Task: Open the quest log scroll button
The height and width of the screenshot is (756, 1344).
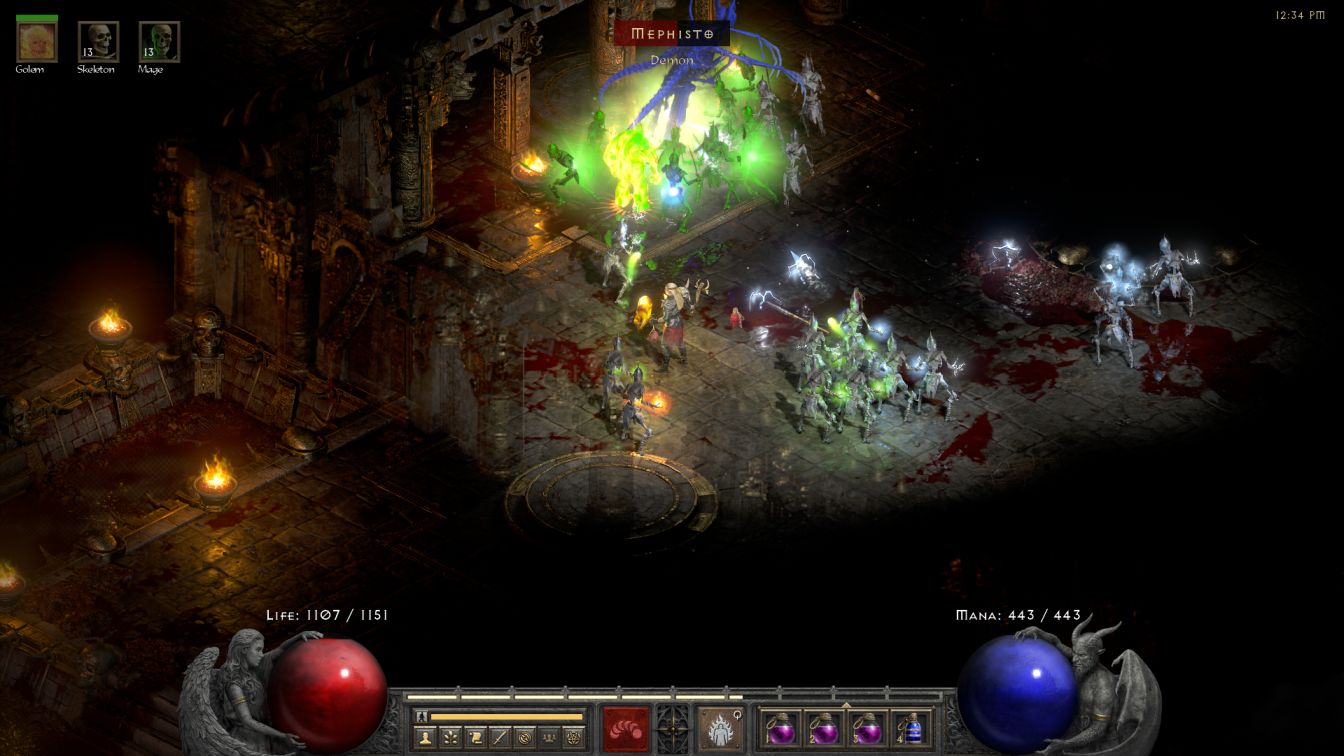Action: tap(476, 738)
